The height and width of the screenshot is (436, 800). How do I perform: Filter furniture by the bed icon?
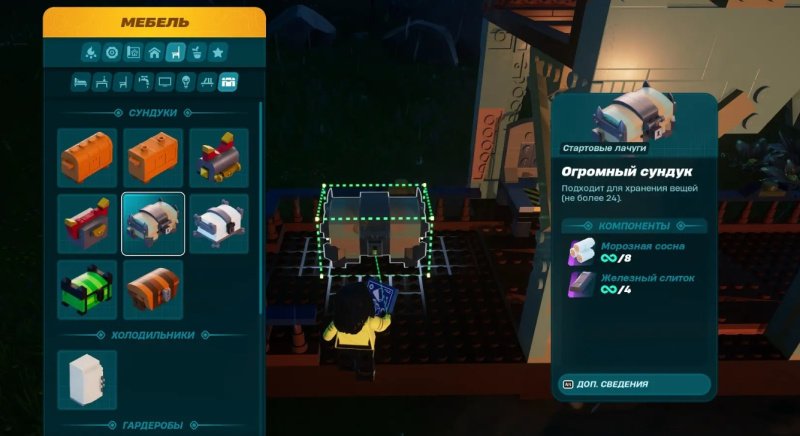coord(80,81)
